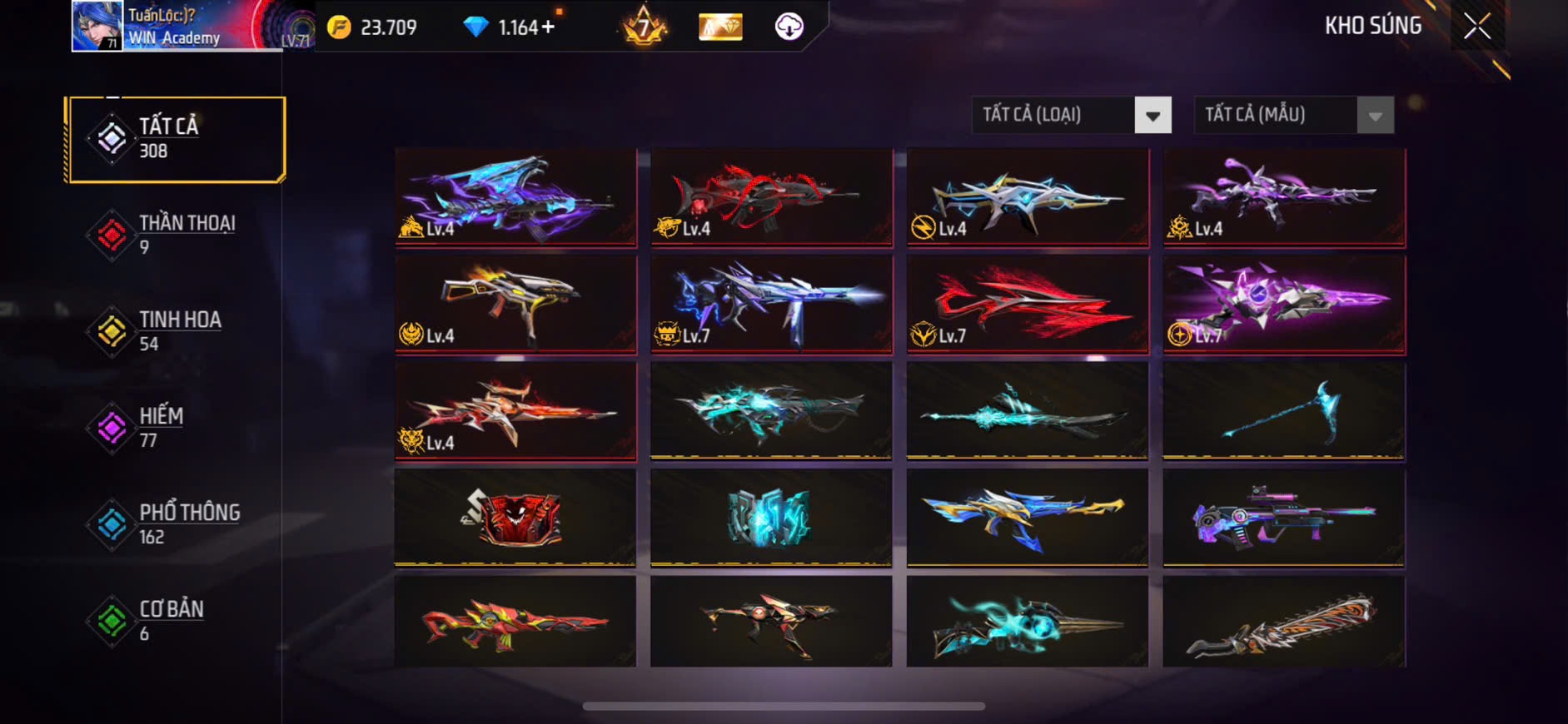Click the cloud download icon
The image size is (1568, 724).
pyautogui.click(x=789, y=27)
